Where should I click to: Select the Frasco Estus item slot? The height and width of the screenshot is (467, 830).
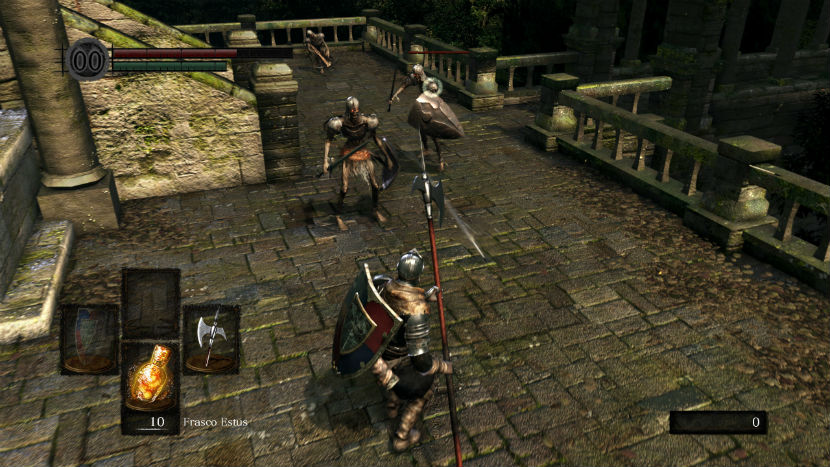coord(151,386)
